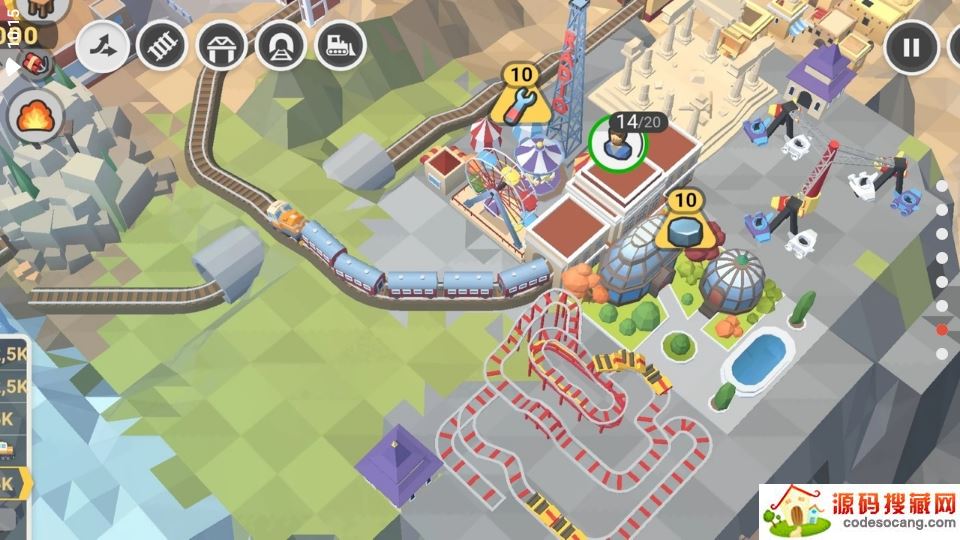
Task: Choose the railway track building tool
Action: pos(162,46)
